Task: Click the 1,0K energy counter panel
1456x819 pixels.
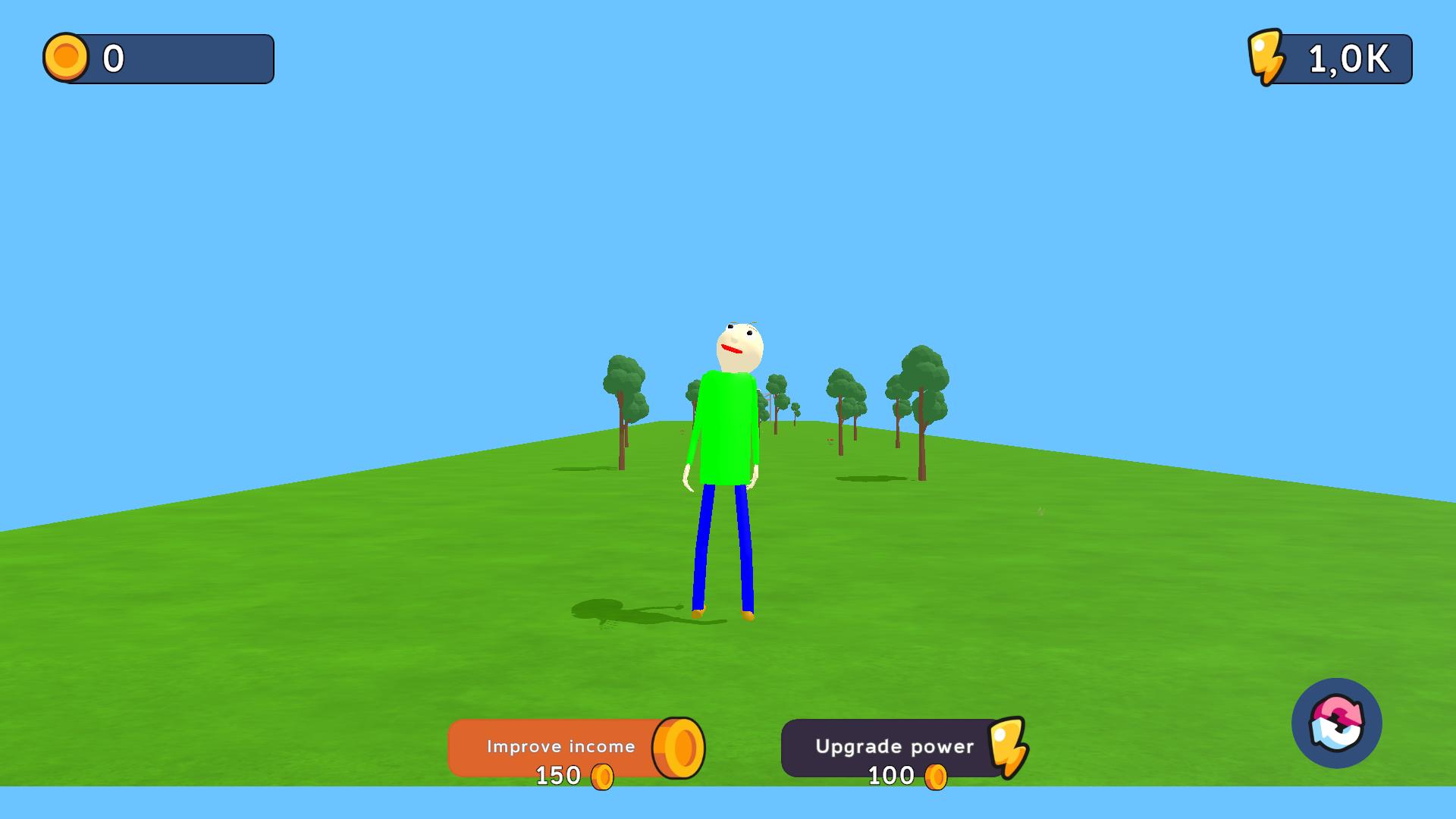Action: (x=1348, y=58)
